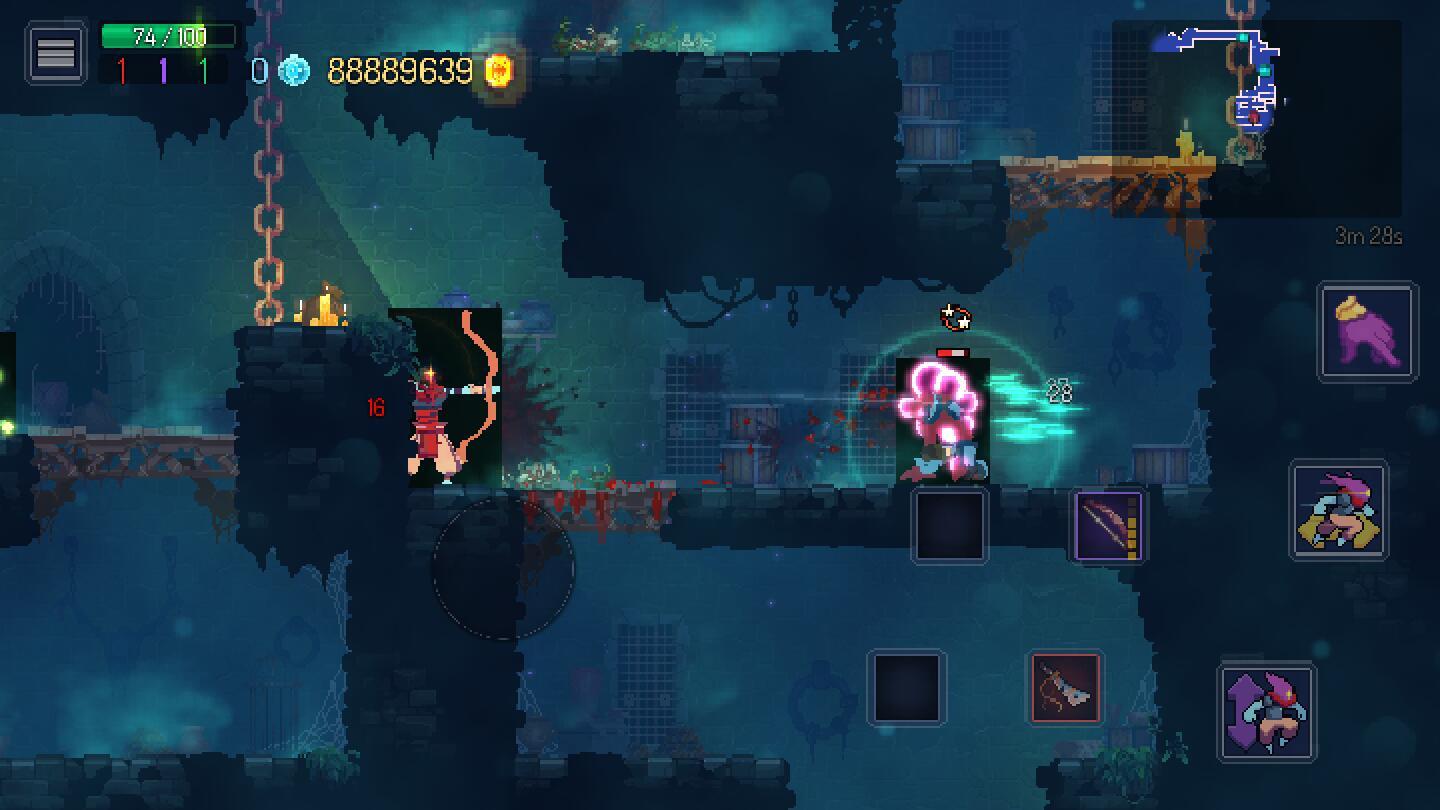Tap the jump button with arrows
The height and width of the screenshot is (810, 1440).
1267,711
